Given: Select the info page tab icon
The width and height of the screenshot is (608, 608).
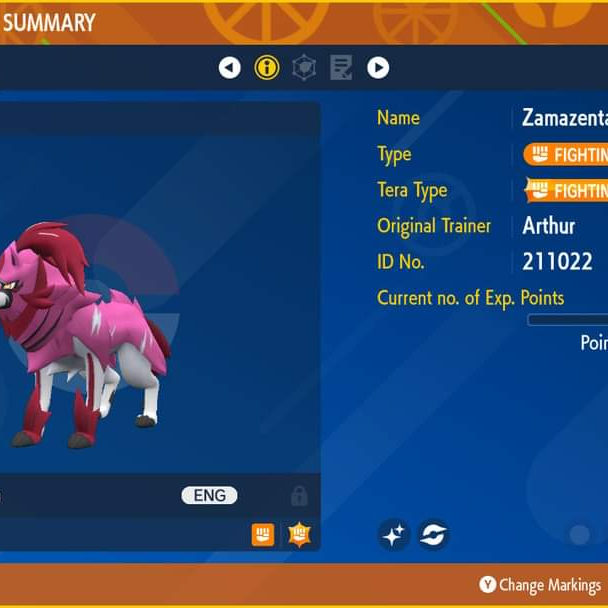Looking at the screenshot, I should tap(267, 68).
